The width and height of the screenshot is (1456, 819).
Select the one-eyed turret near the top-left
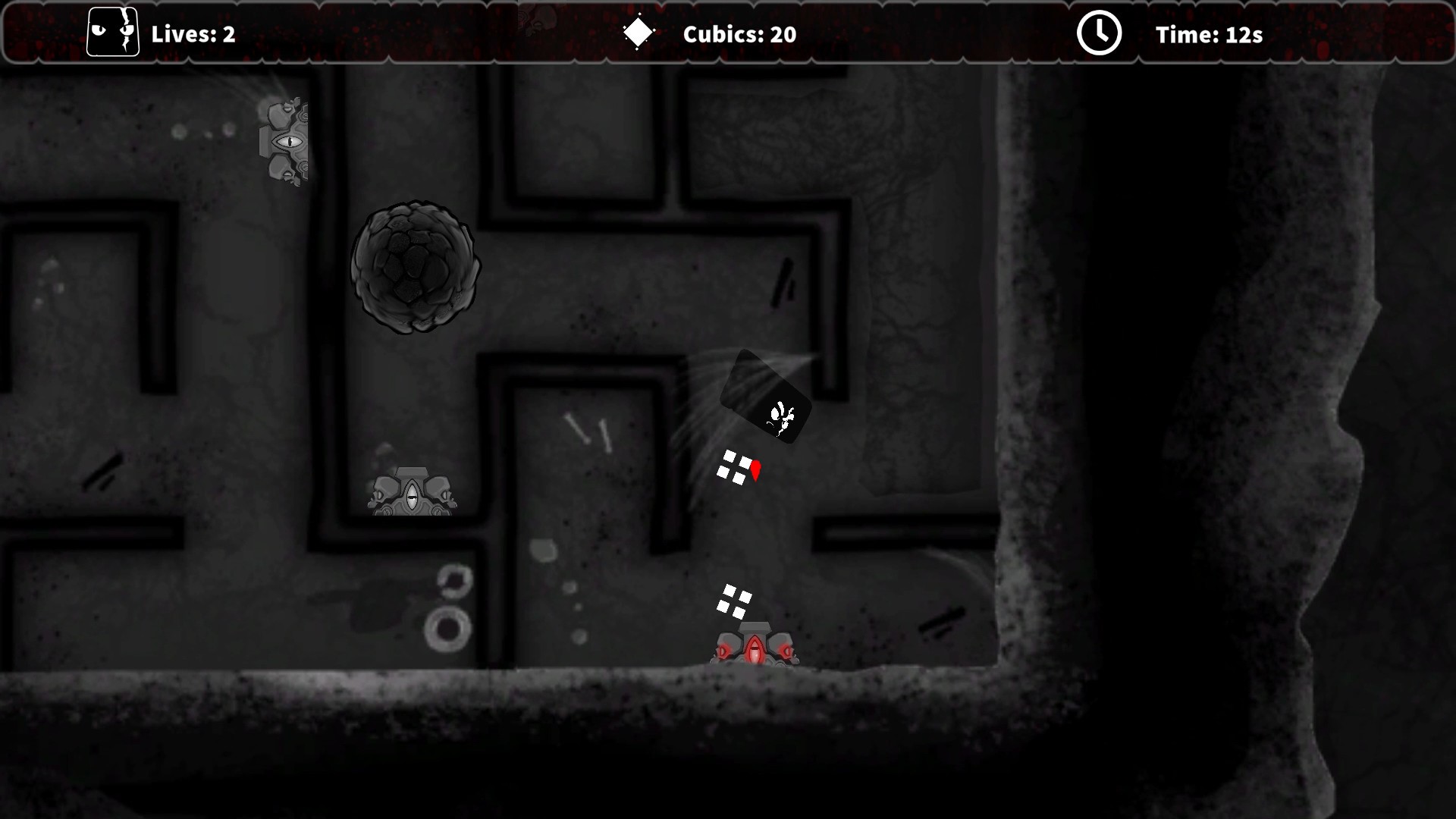click(x=286, y=142)
